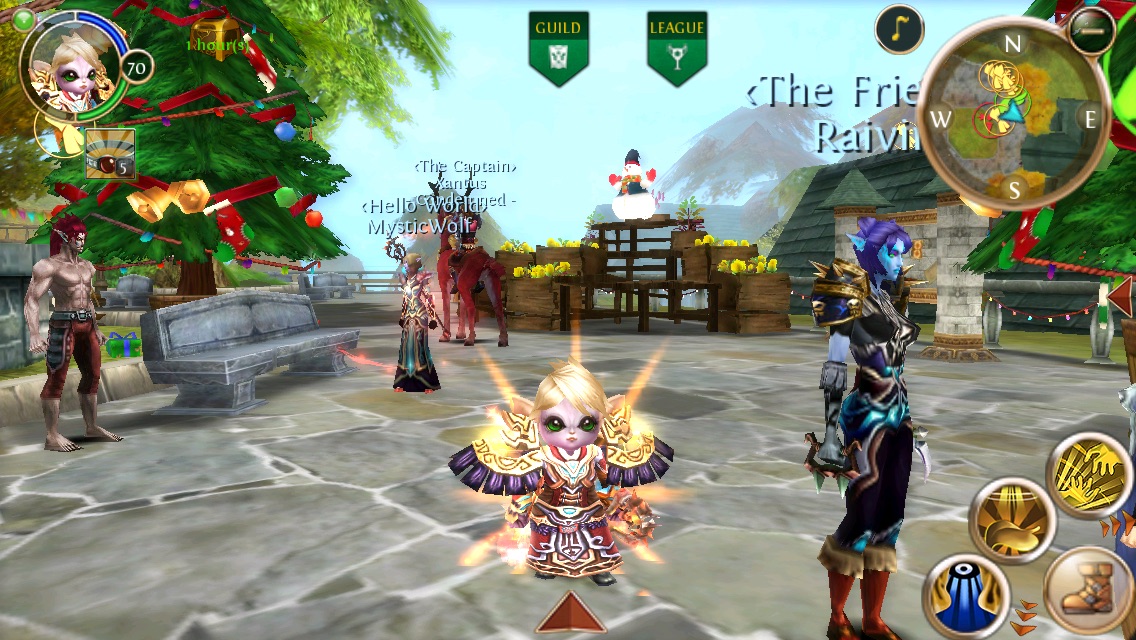Viewport: 1136px width, 640px height.
Task: Tap the music note button
Action: click(x=899, y=29)
